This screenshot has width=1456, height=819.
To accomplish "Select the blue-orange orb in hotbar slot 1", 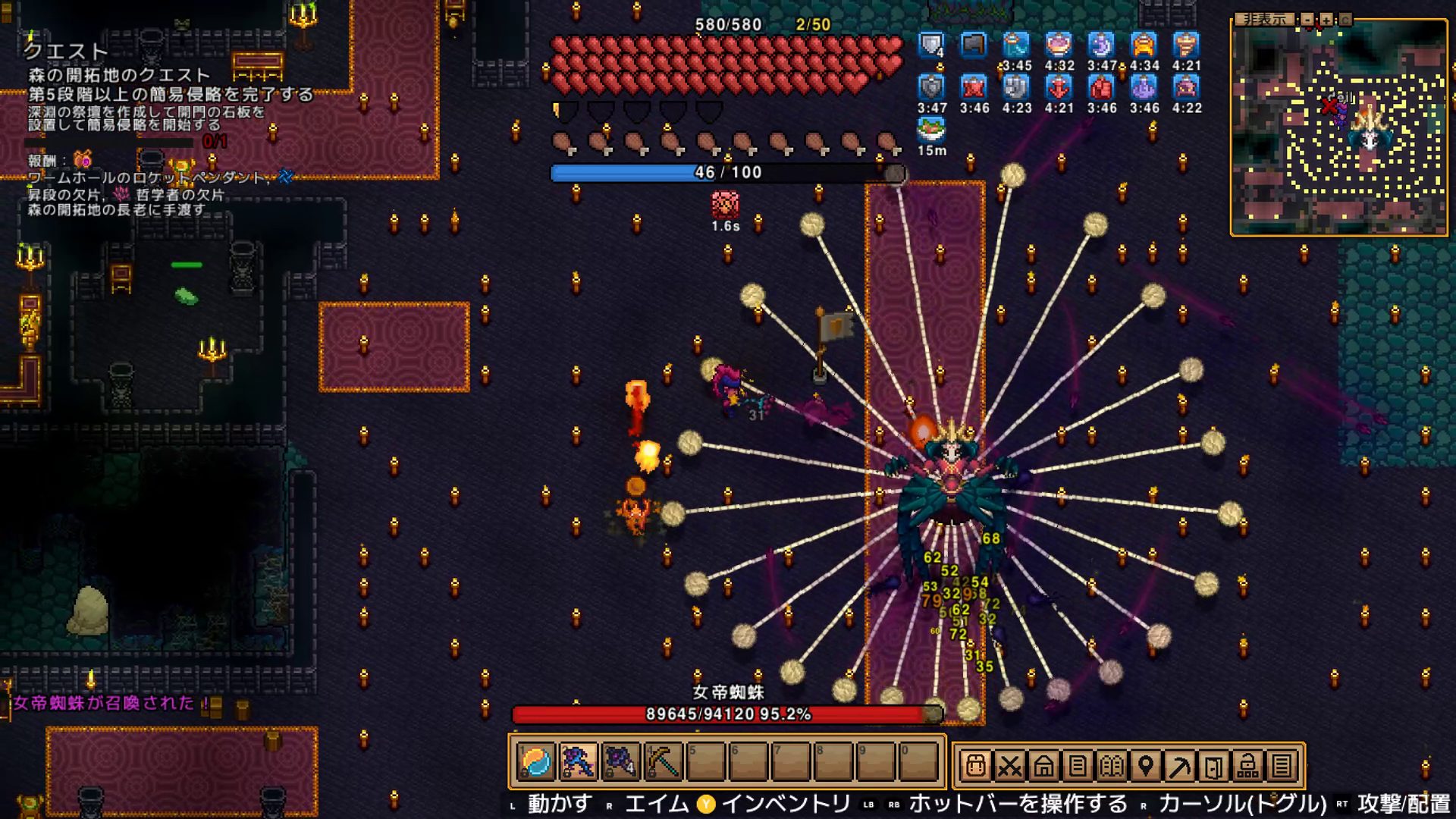I will point(536,761).
